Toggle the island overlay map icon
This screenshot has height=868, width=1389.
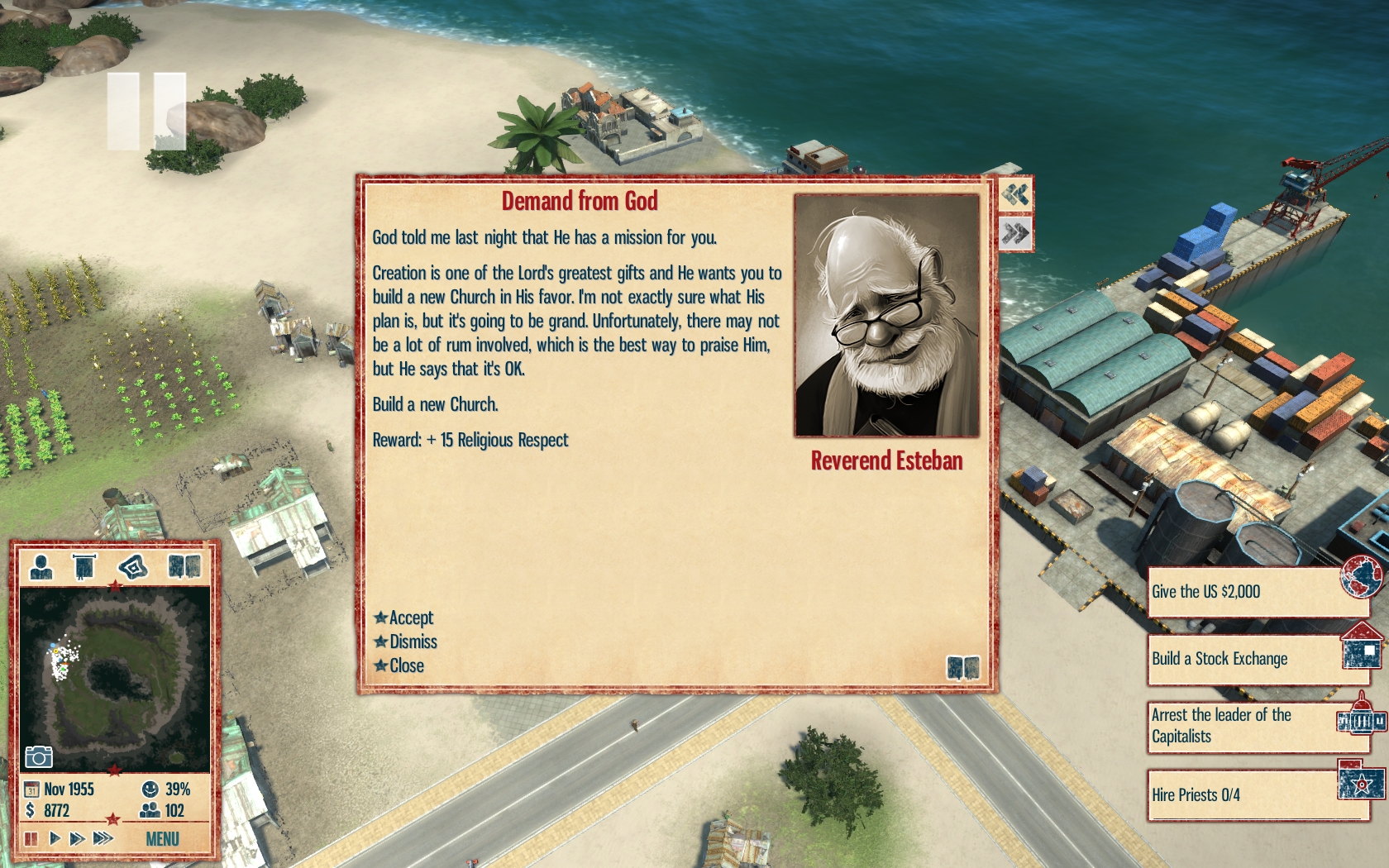133,567
